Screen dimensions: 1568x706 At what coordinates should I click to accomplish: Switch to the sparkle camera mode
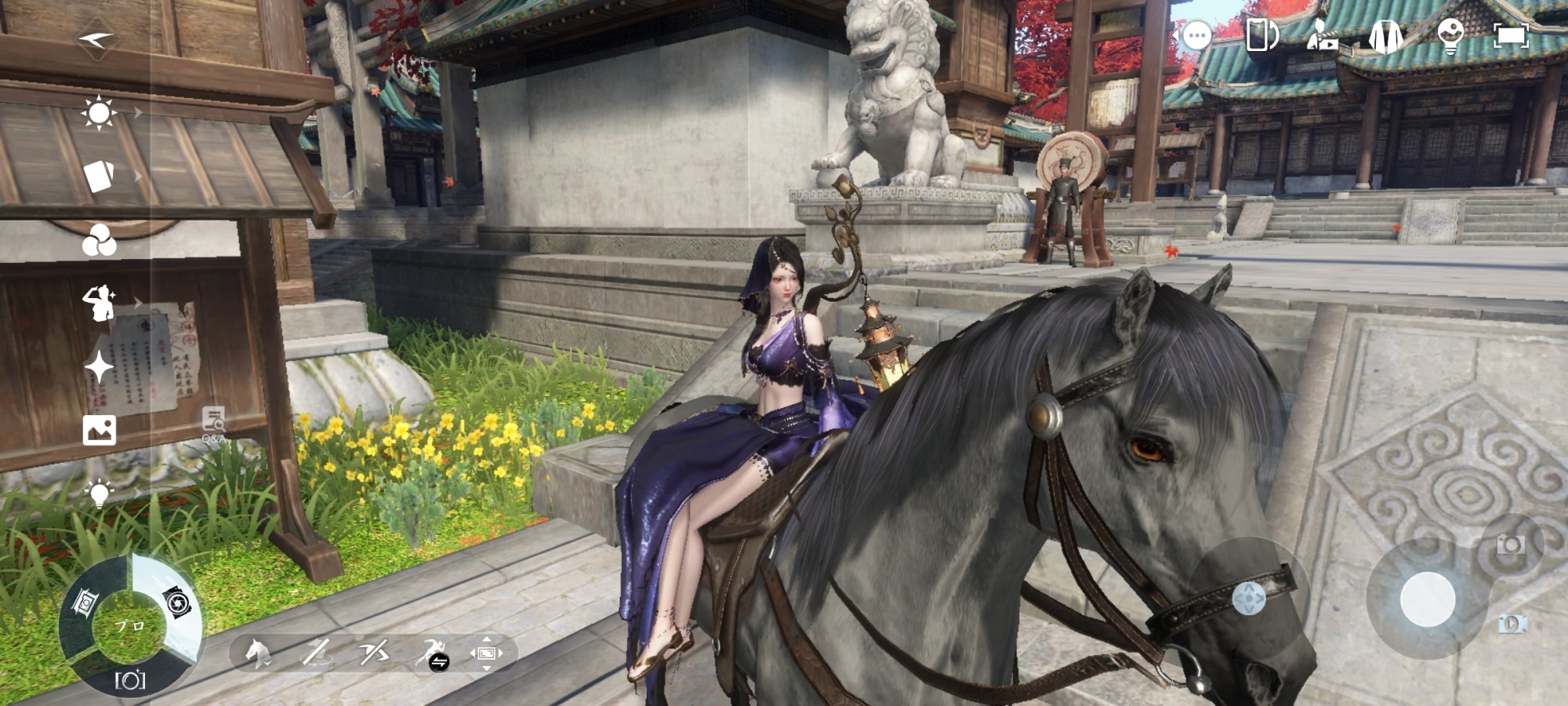click(x=130, y=679)
